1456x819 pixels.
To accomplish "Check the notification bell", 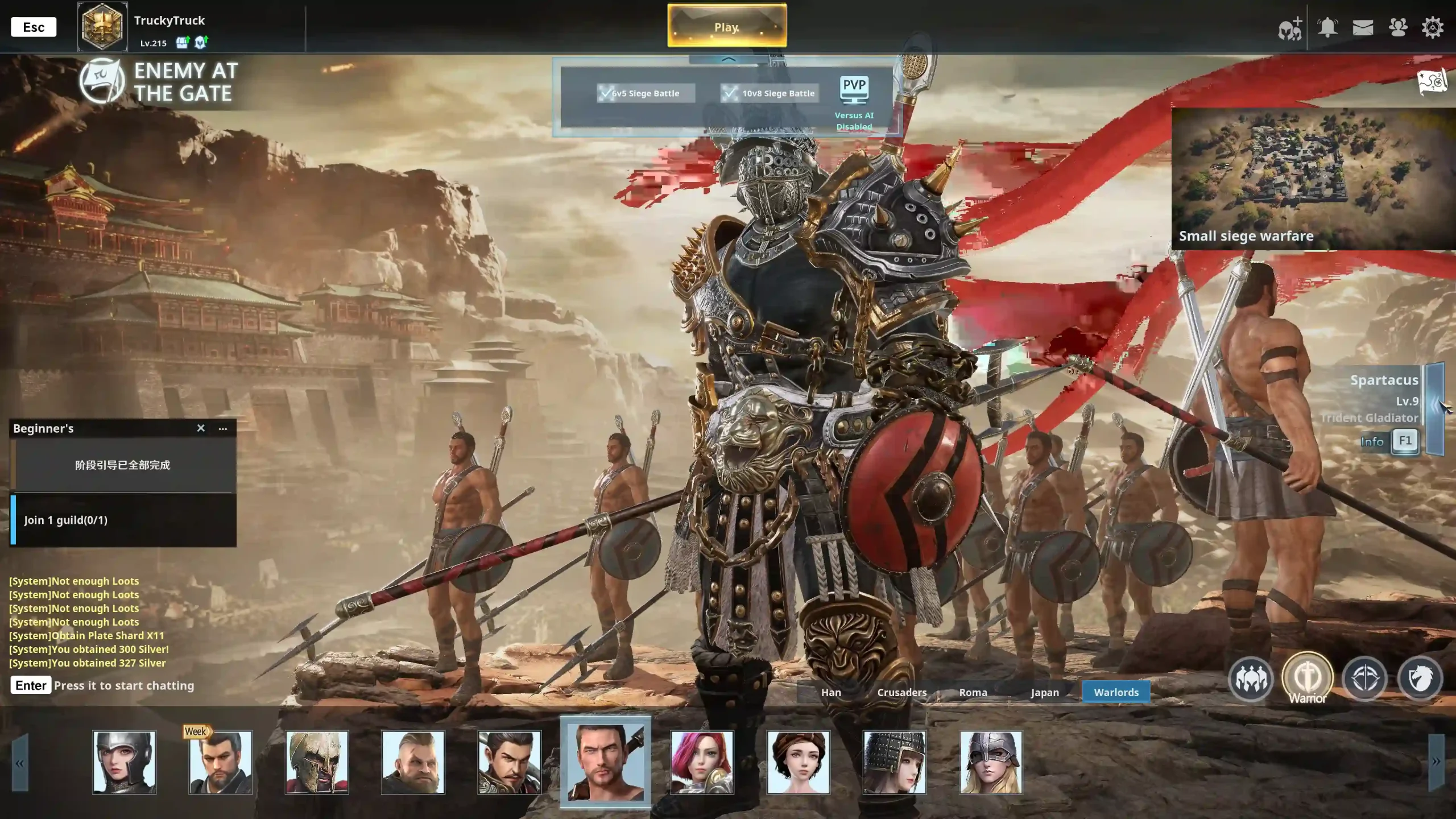I will pyautogui.click(x=1327, y=27).
